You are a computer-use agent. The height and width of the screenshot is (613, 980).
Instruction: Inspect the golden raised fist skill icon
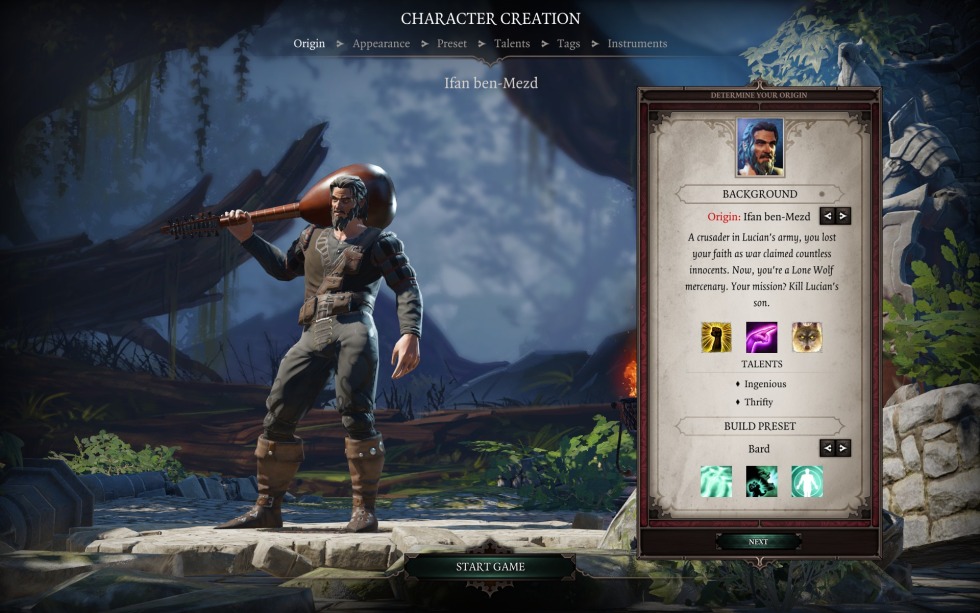click(716, 337)
